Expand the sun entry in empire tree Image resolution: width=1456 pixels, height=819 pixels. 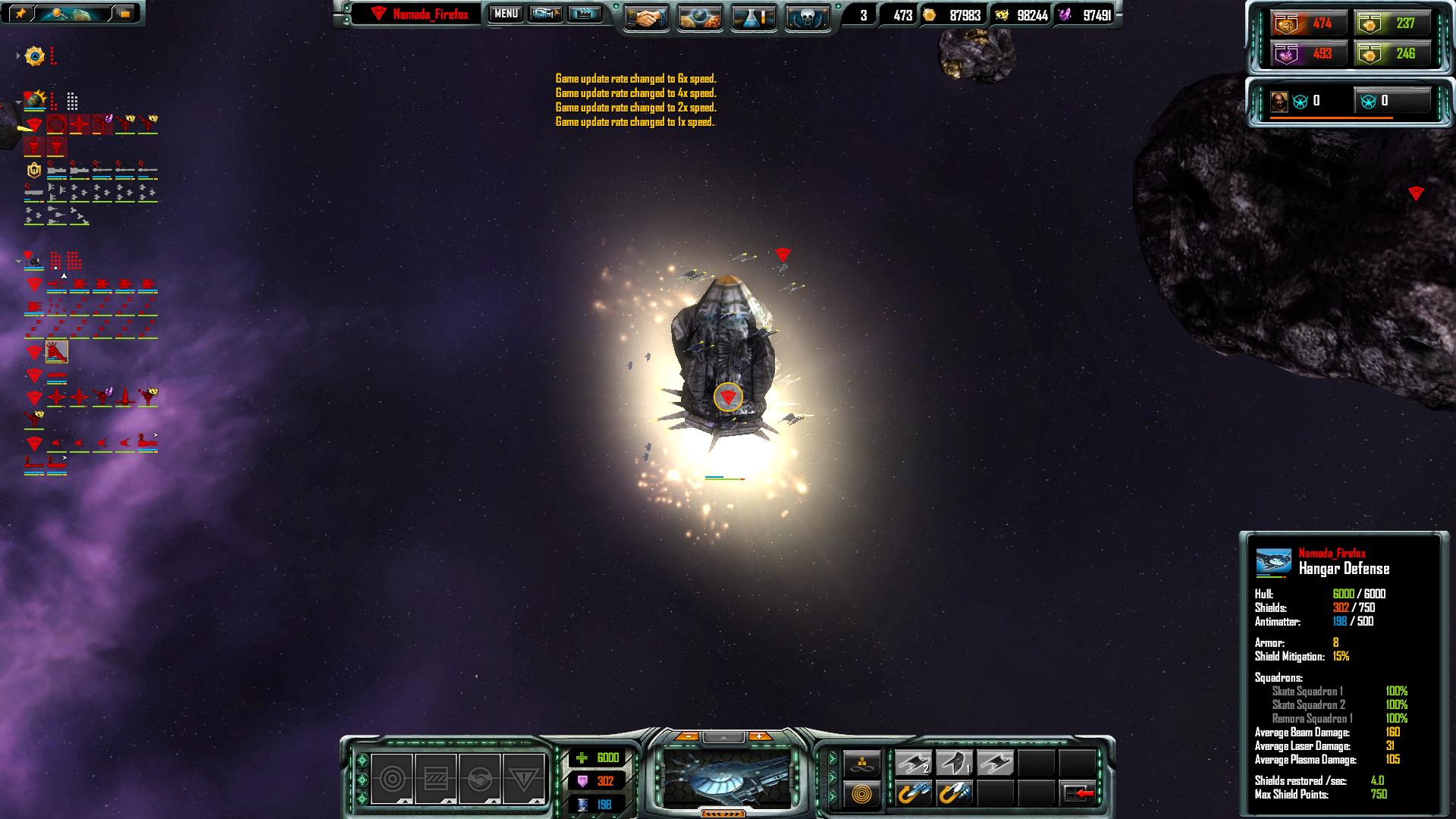coord(18,55)
